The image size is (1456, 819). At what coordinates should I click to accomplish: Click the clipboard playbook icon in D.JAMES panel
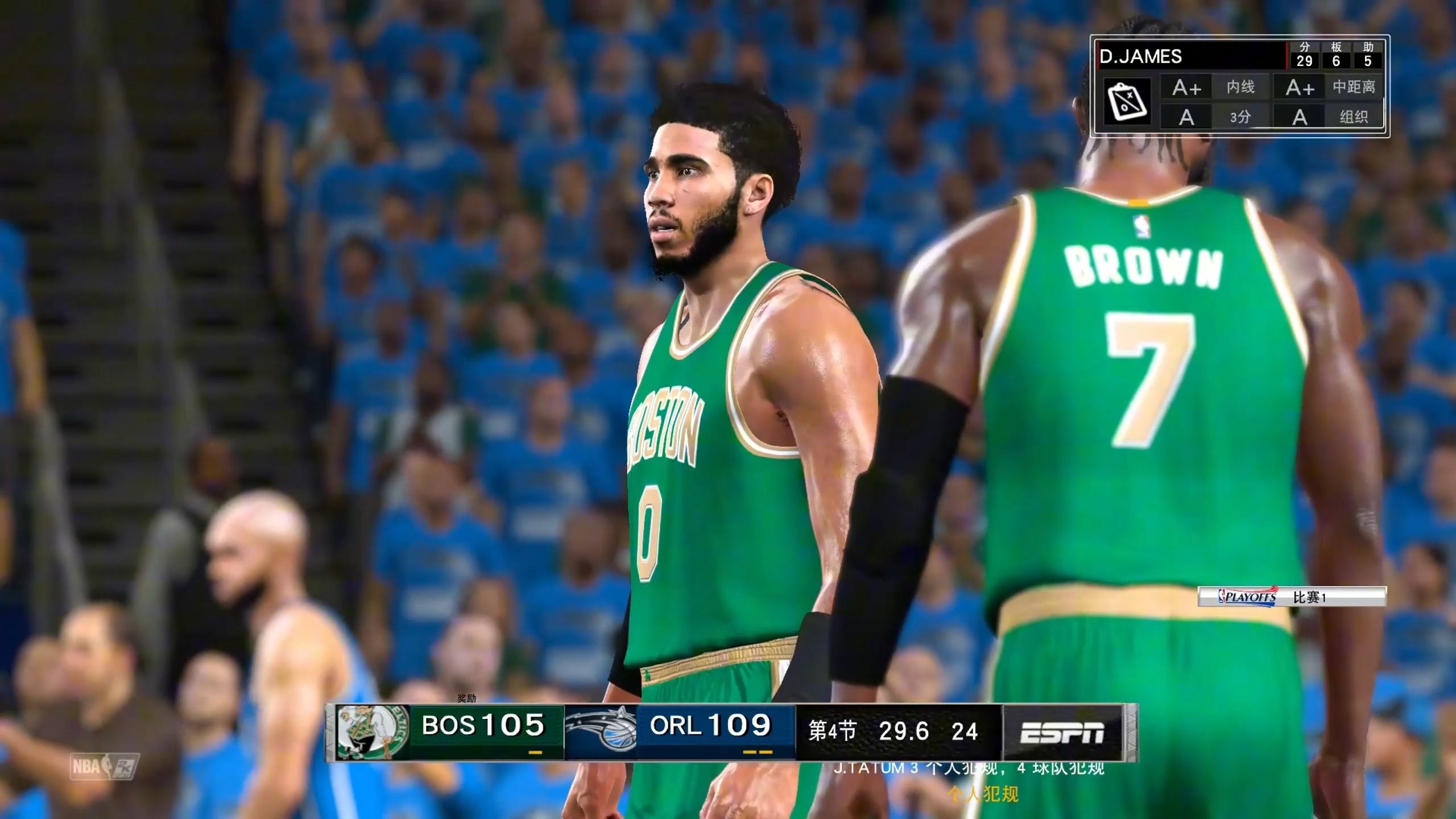pyautogui.click(x=1127, y=101)
